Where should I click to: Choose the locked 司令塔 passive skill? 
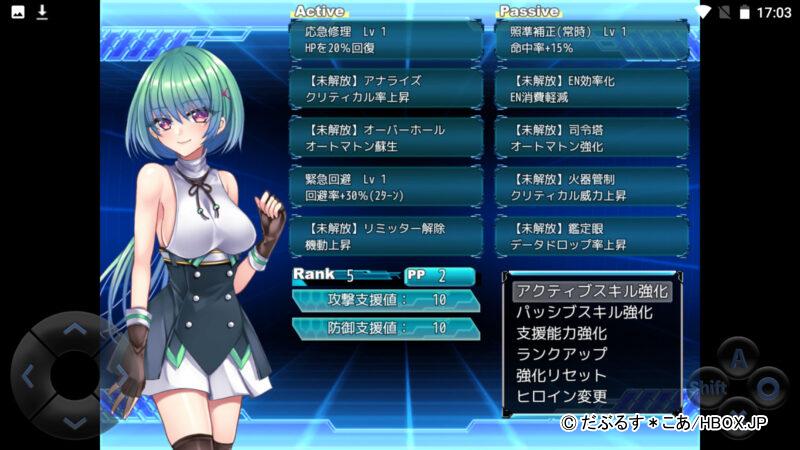[x=593, y=138]
